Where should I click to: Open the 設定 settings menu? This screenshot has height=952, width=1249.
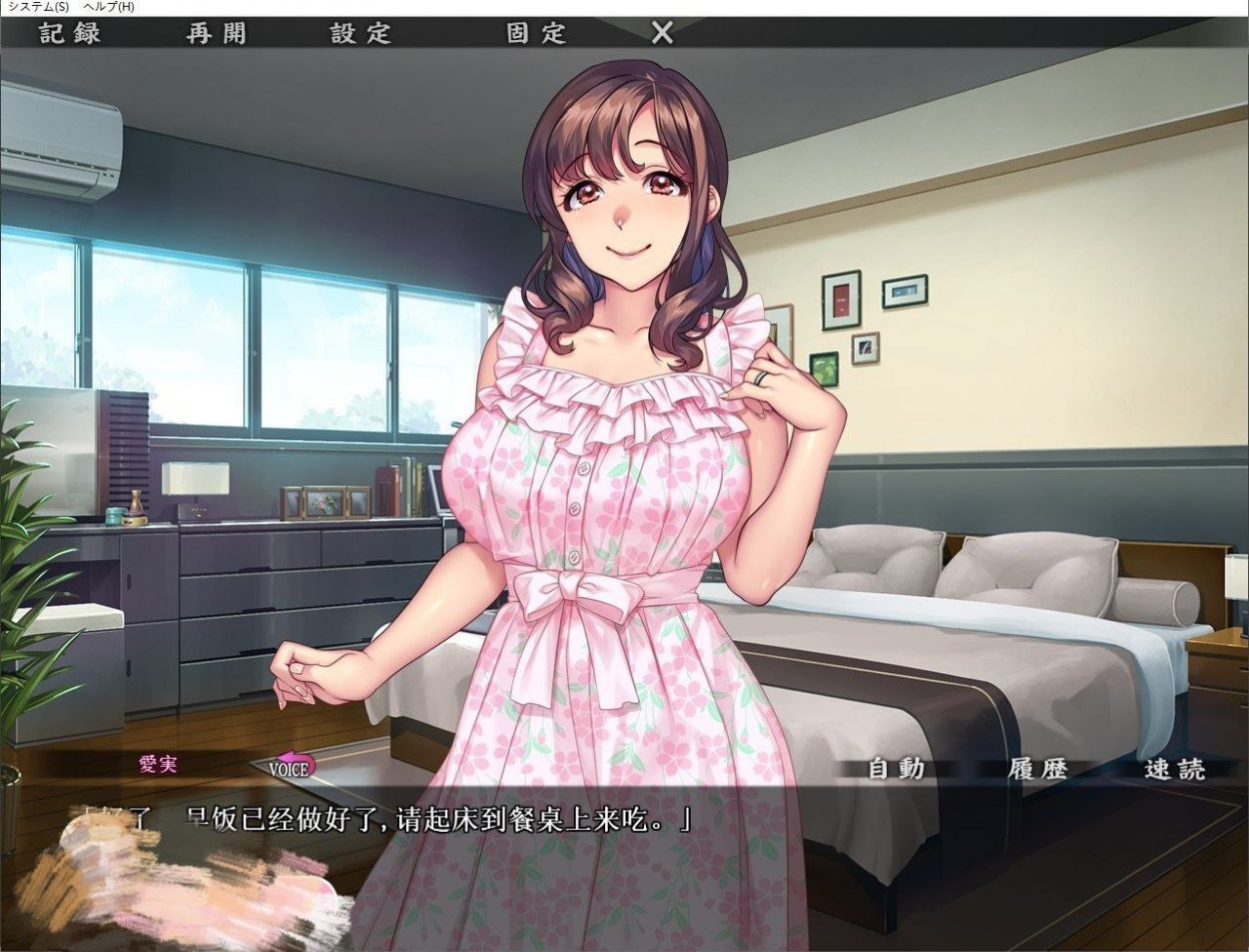[361, 33]
